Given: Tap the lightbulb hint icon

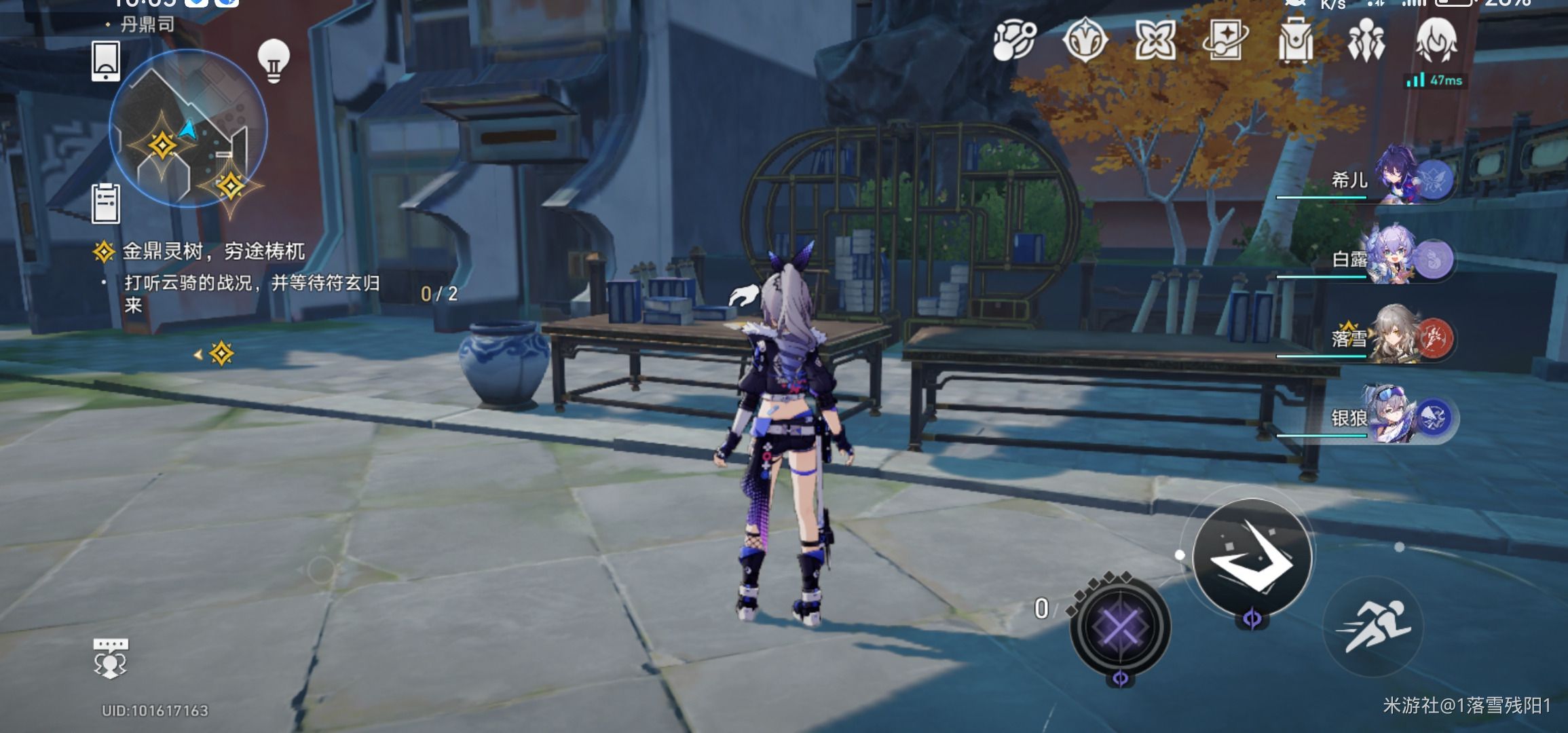Looking at the screenshot, I should click(274, 61).
